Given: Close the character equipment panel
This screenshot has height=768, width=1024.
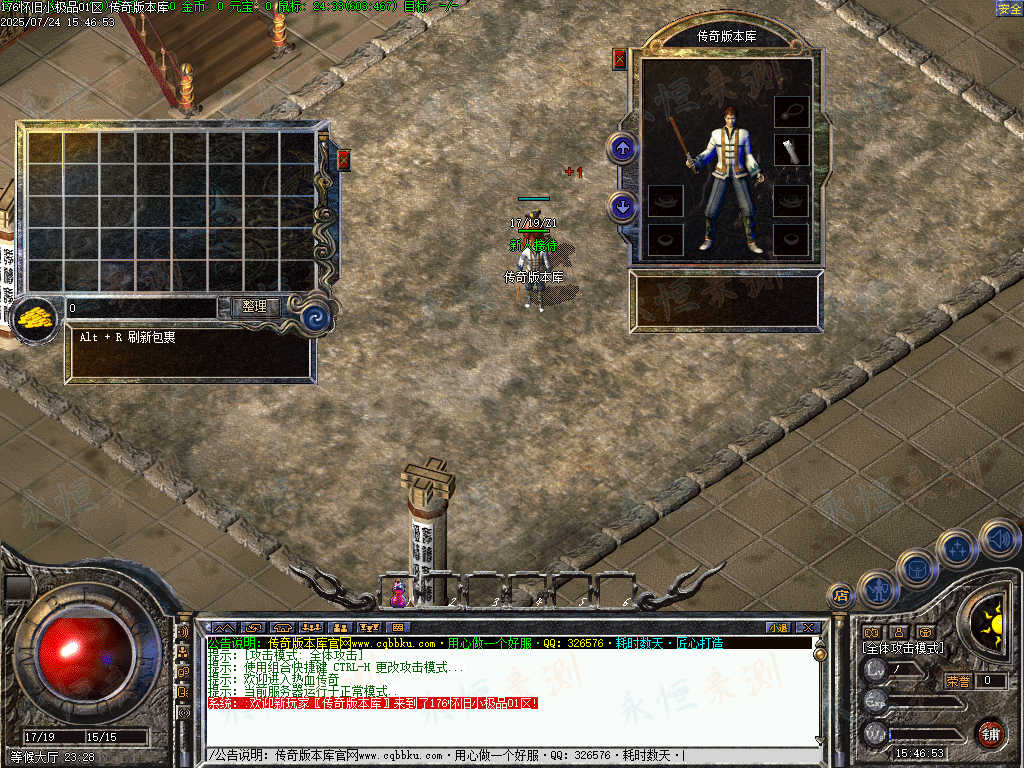Looking at the screenshot, I should pos(619,59).
